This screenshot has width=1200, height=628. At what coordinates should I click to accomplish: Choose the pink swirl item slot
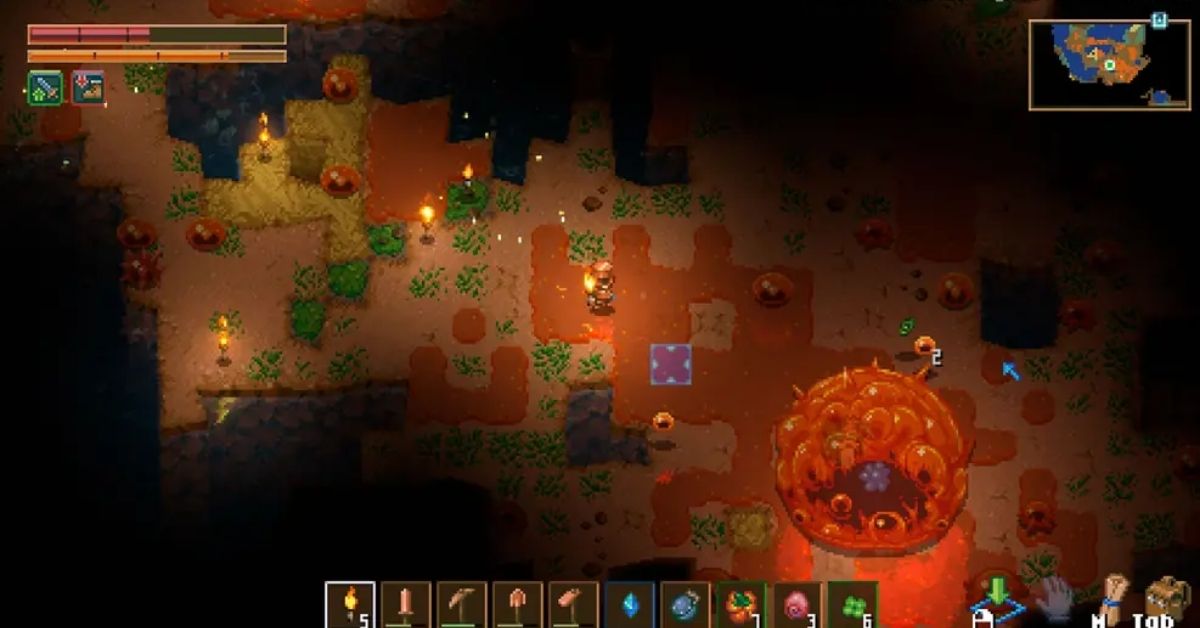[x=798, y=605]
